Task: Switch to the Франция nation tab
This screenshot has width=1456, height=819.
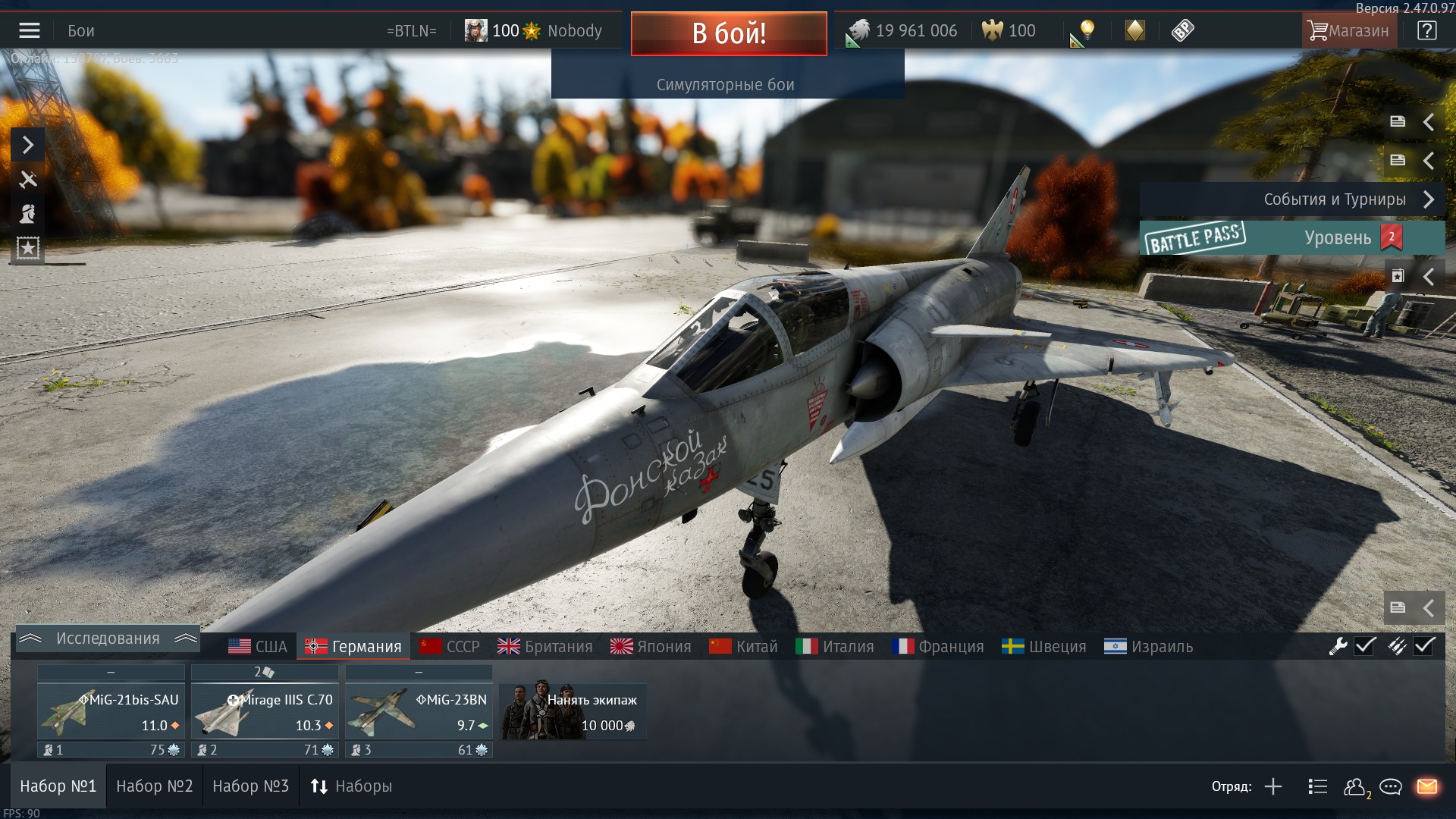Action: pyautogui.click(x=938, y=647)
